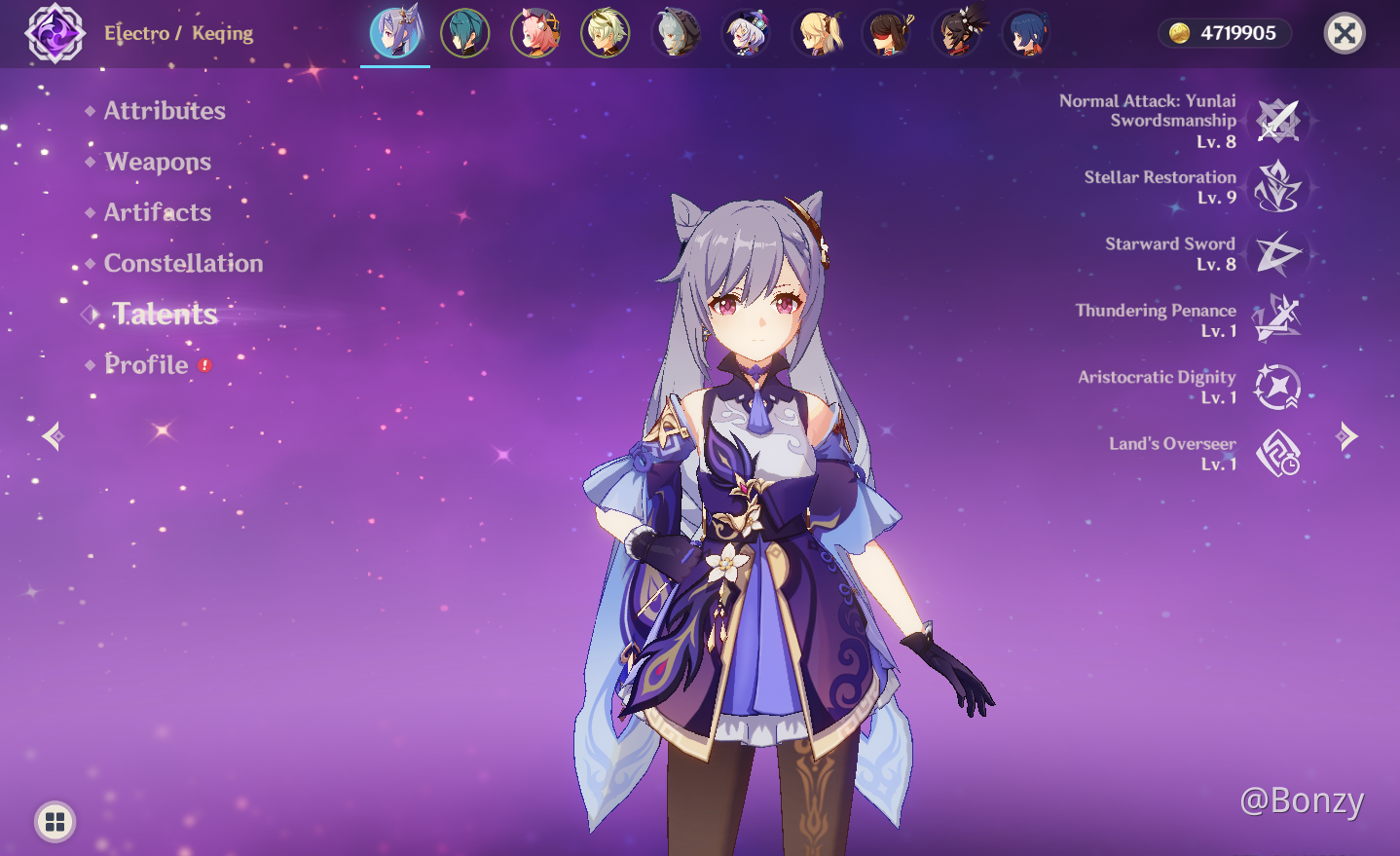
Task: Open the Constellation tab
Action: click(183, 263)
